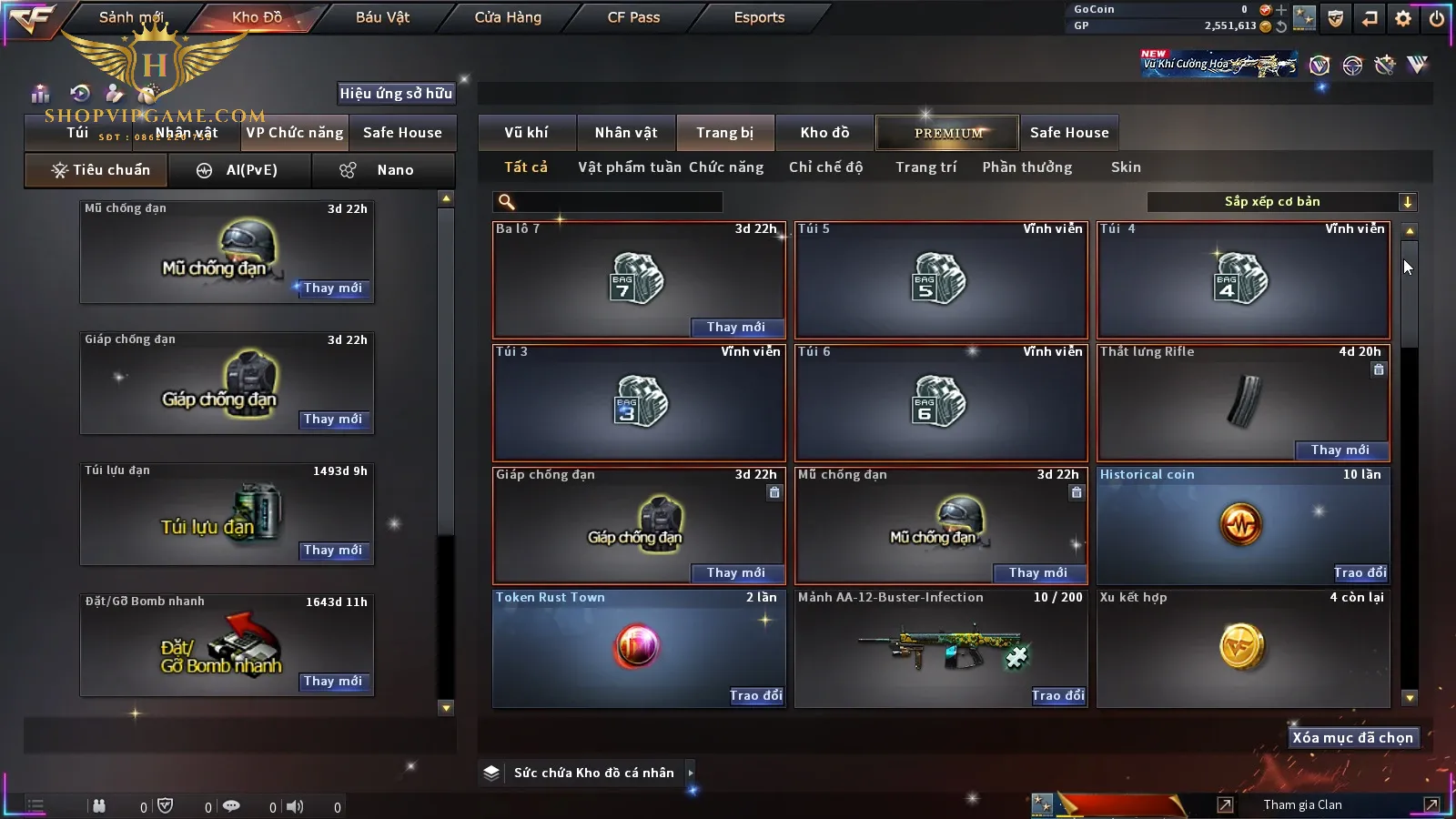Switch to the Nano equipment tab
The height and width of the screenshot is (819, 1456).
[x=383, y=170]
